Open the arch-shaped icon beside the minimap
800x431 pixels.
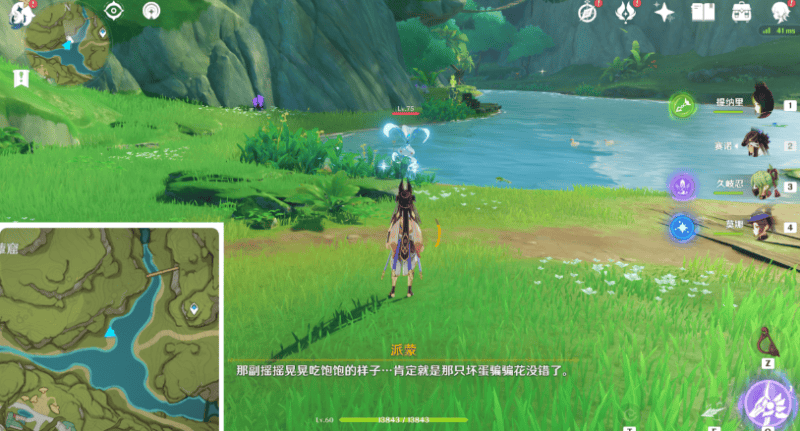(x=150, y=12)
